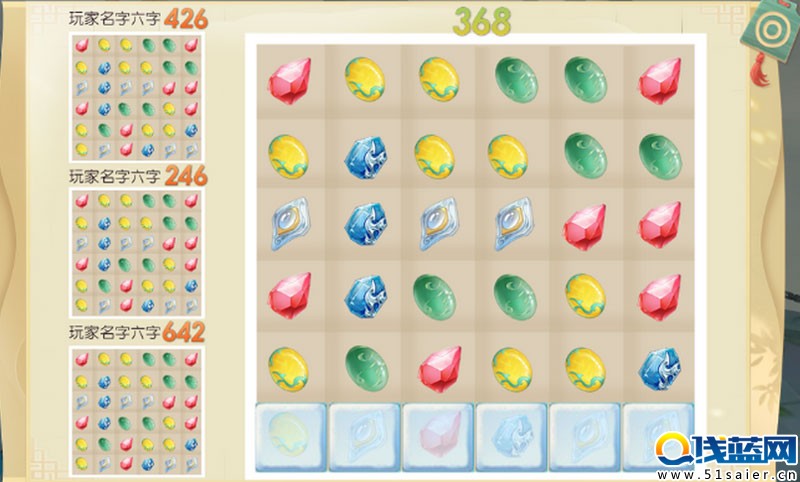Select the blue gem between two white gems
The width and height of the screenshot is (800, 482).
point(363,225)
